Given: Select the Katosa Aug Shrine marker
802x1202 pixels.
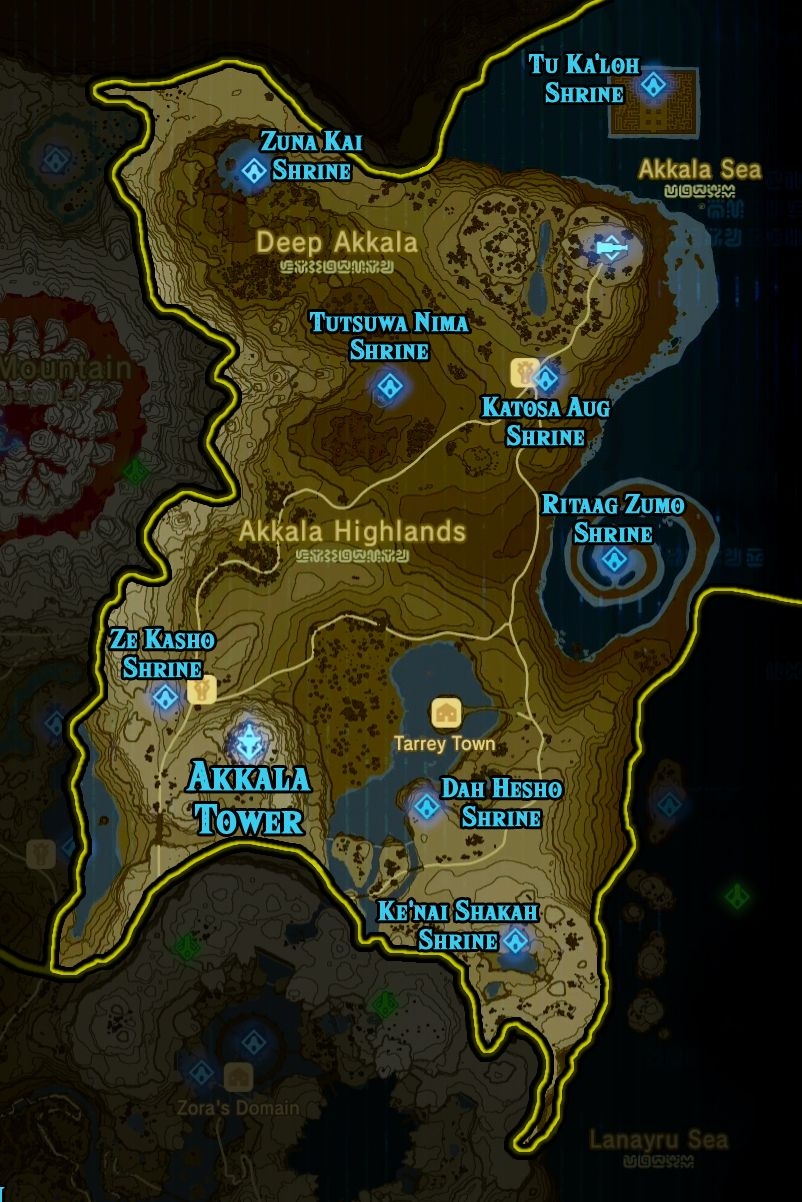Looking at the screenshot, I should (x=546, y=379).
